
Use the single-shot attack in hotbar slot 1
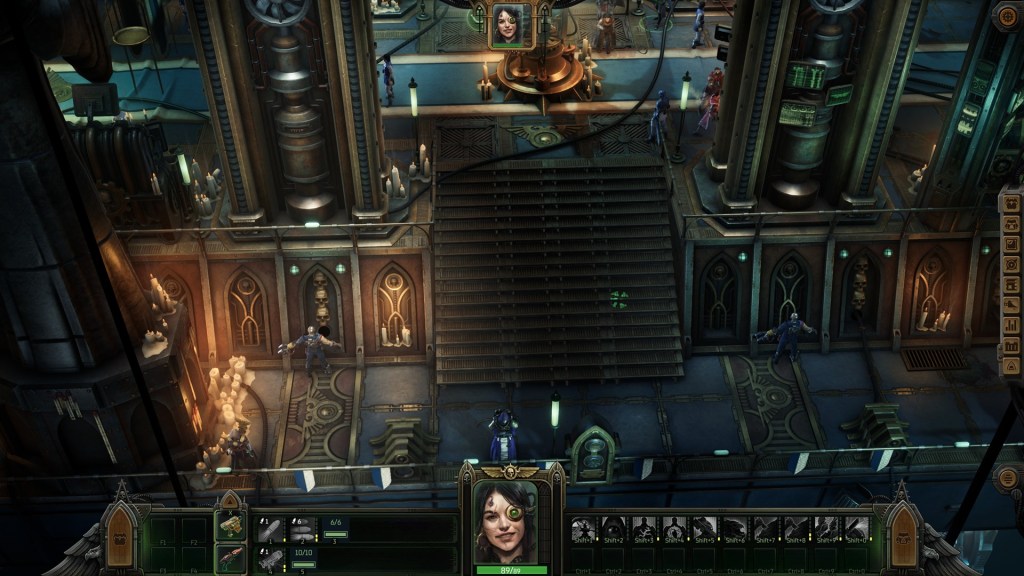(x=269, y=530)
